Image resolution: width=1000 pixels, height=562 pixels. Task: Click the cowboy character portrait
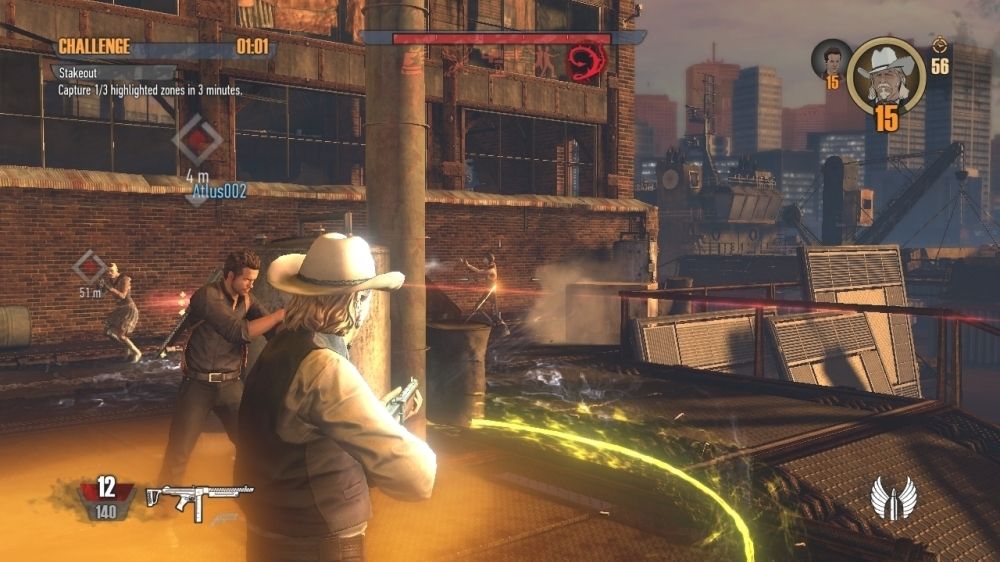[x=884, y=74]
